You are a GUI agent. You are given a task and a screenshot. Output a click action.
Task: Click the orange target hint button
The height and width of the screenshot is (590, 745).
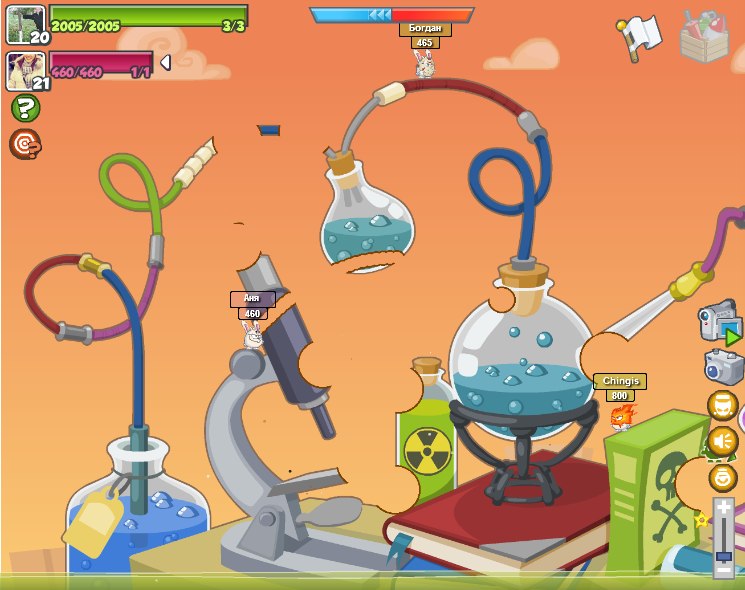[x=25, y=144]
